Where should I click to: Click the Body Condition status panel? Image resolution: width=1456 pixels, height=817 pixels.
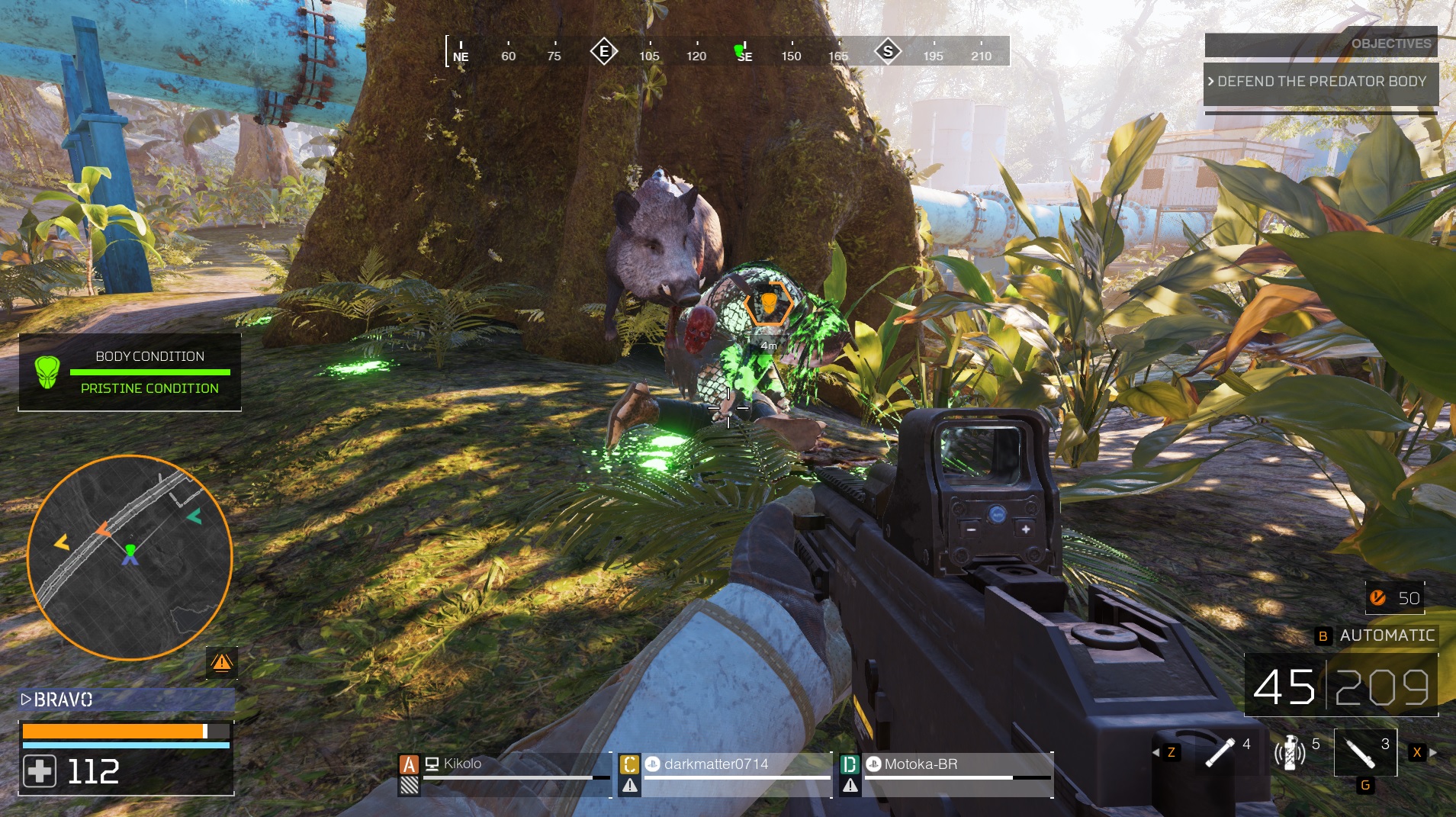click(130, 372)
